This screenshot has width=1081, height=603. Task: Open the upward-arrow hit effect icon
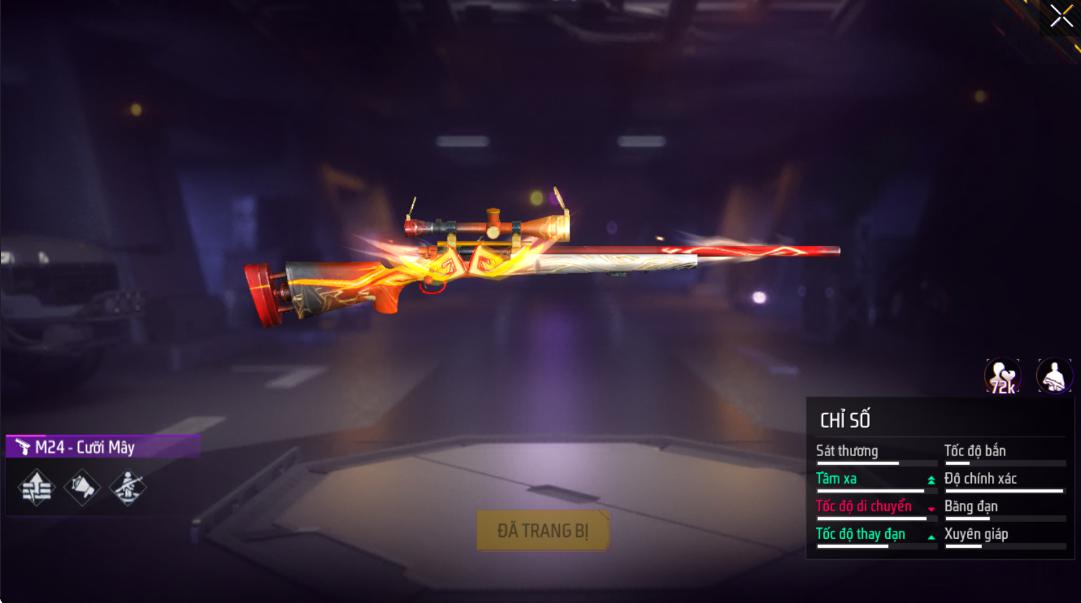pyautogui.click(x=36, y=487)
